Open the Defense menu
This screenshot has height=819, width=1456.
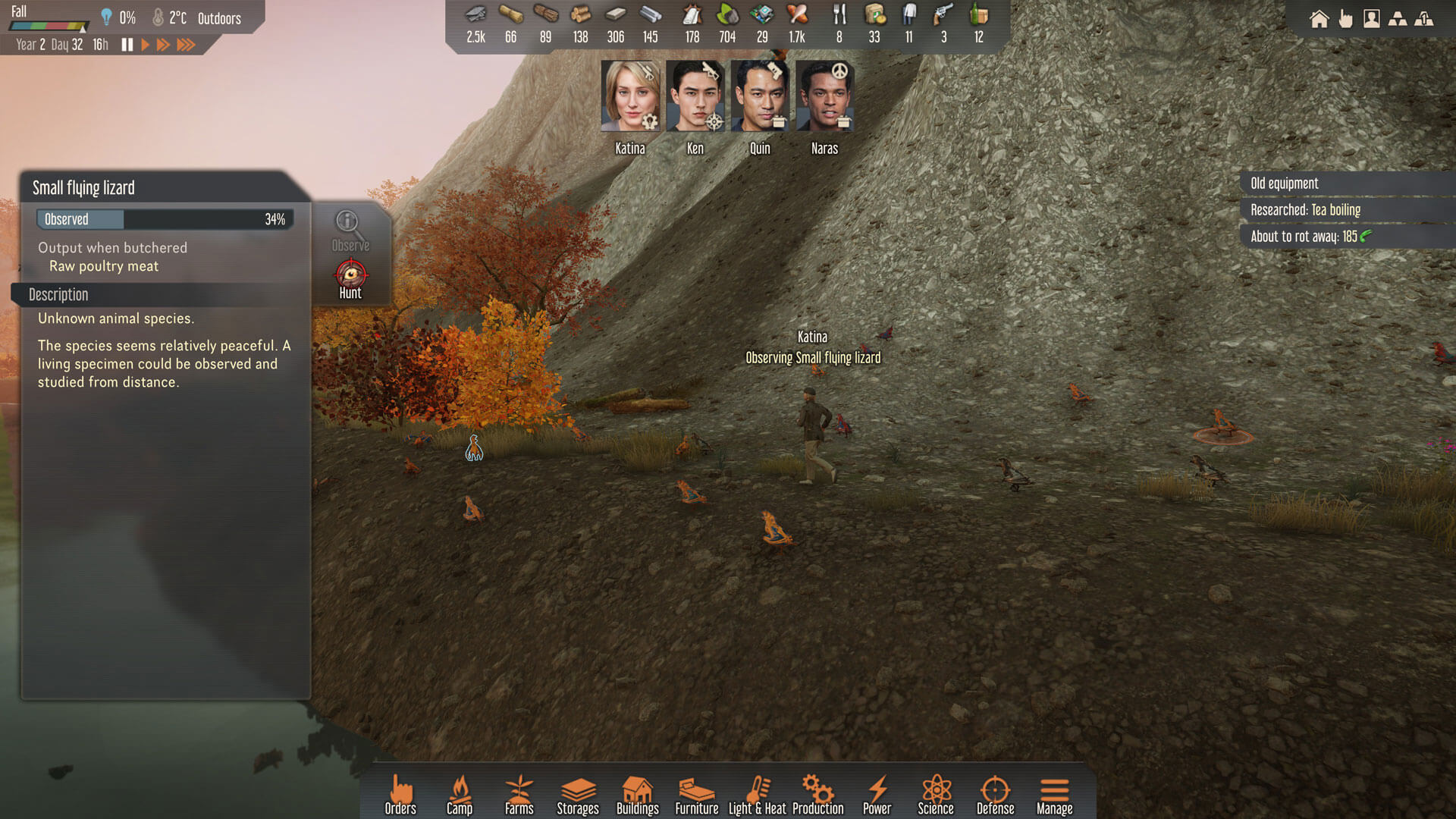pos(995,795)
